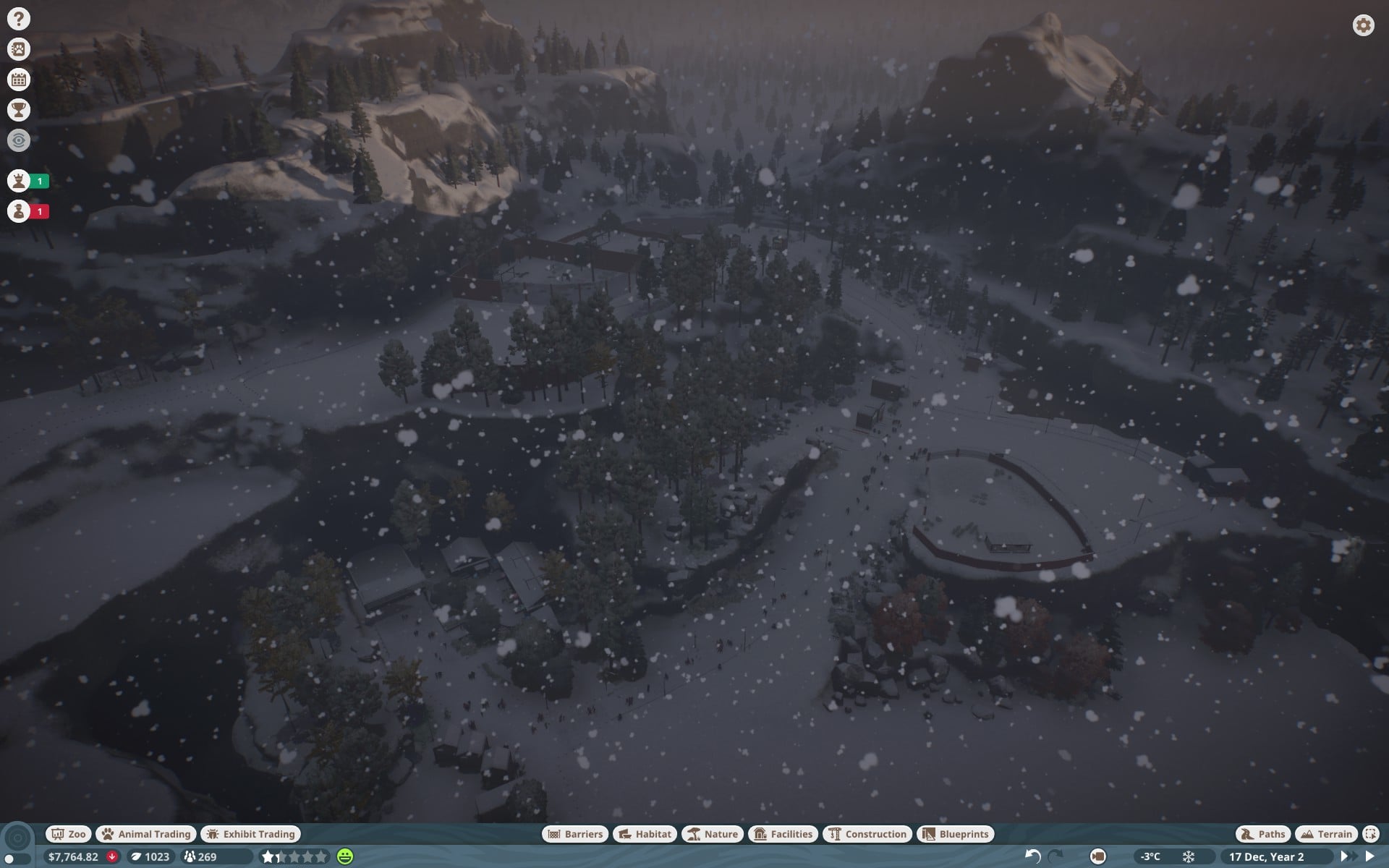Image resolution: width=1389 pixels, height=868 pixels.
Task: Click the staff alert icon with cap
Action: coord(19,211)
